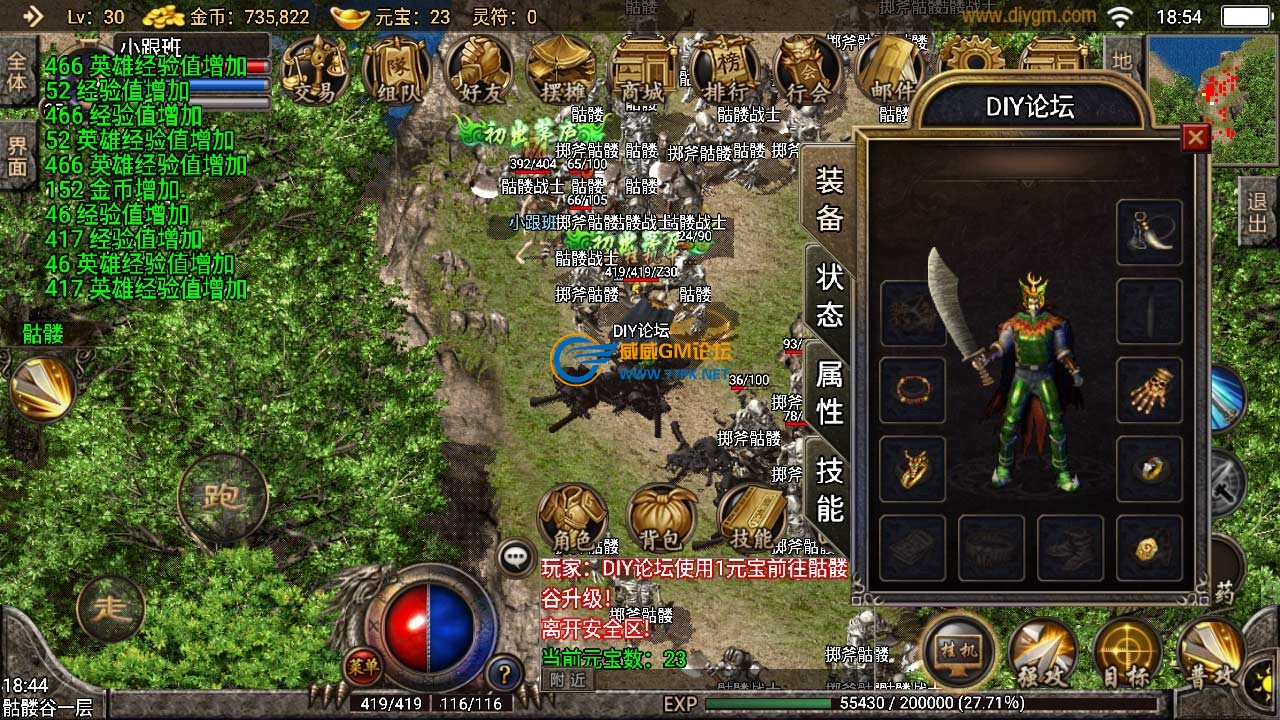The height and width of the screenshot is (720, 1280).
Task: Show the 属性 attributes tab
Action: 830,392
